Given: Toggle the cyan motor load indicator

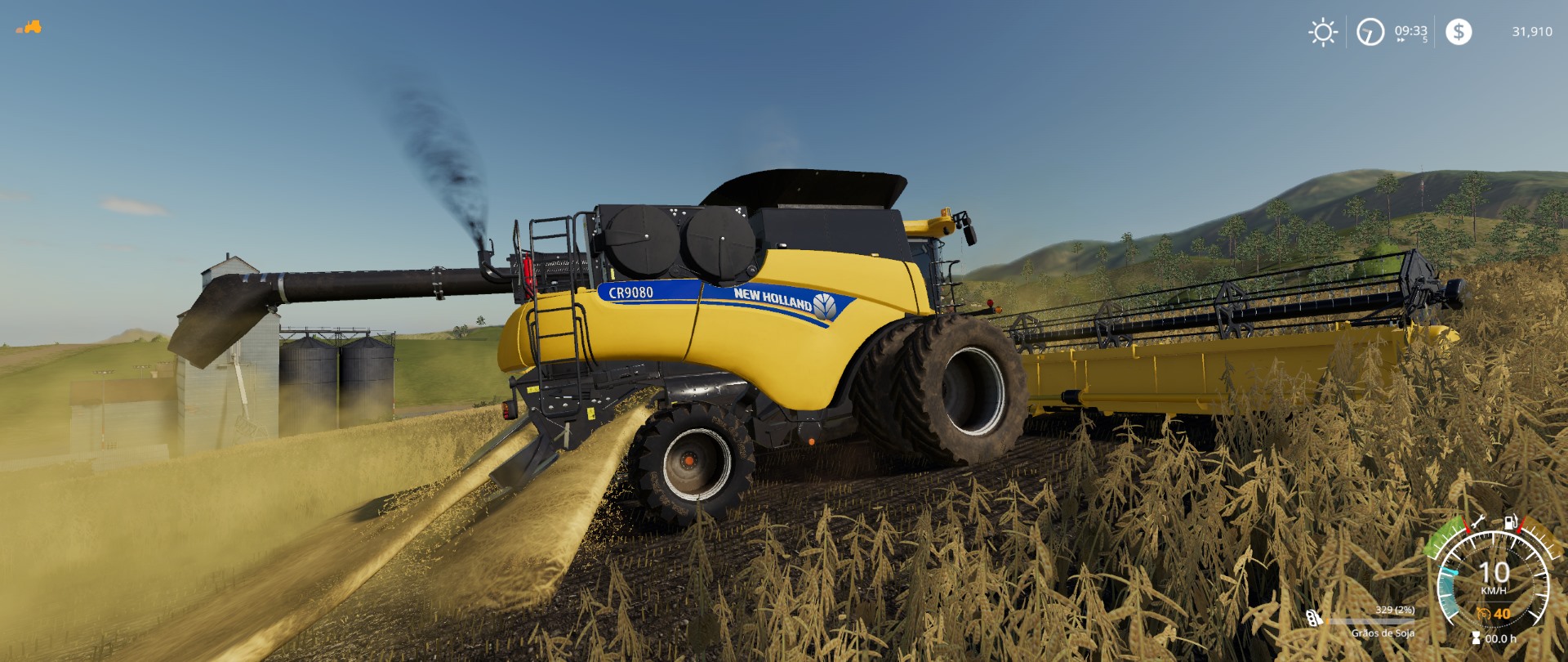Looking at the screenshot, I should click(1448, 589).
